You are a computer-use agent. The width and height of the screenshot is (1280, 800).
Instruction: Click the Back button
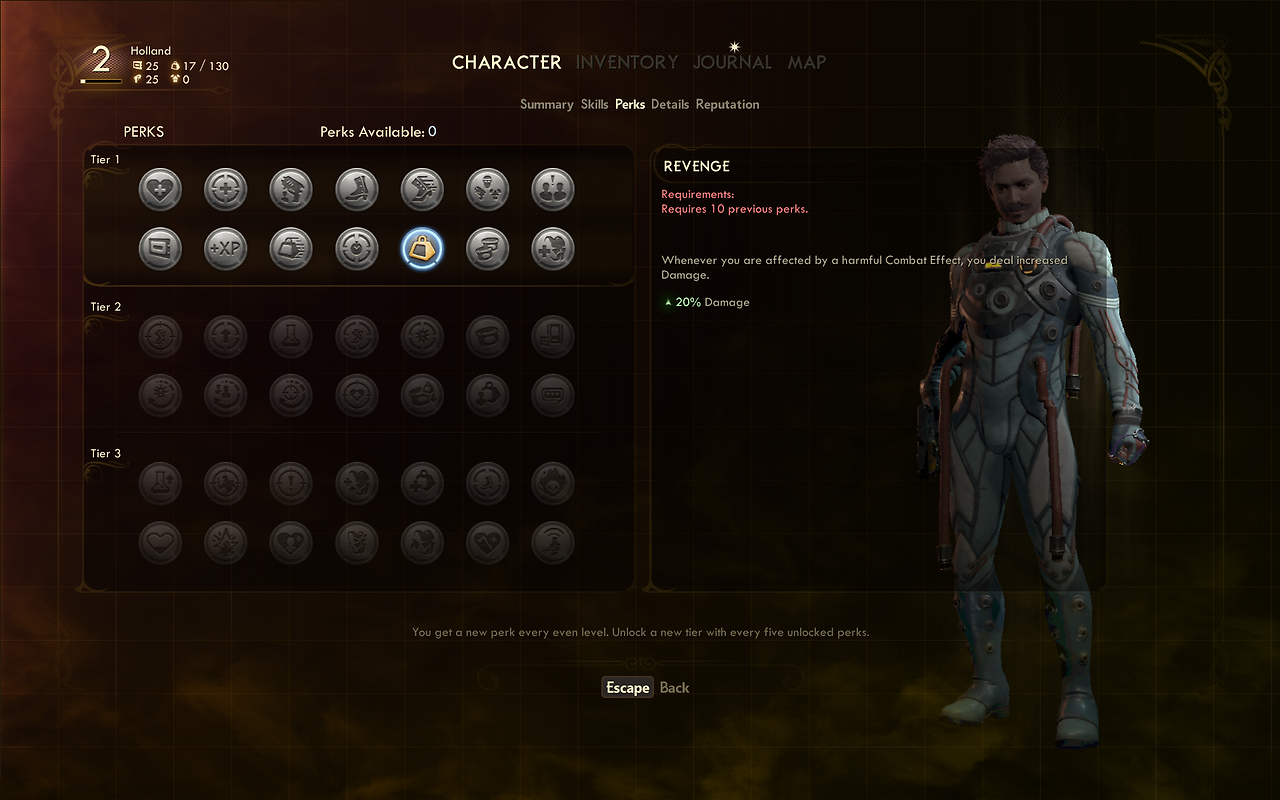coord(674,688)
